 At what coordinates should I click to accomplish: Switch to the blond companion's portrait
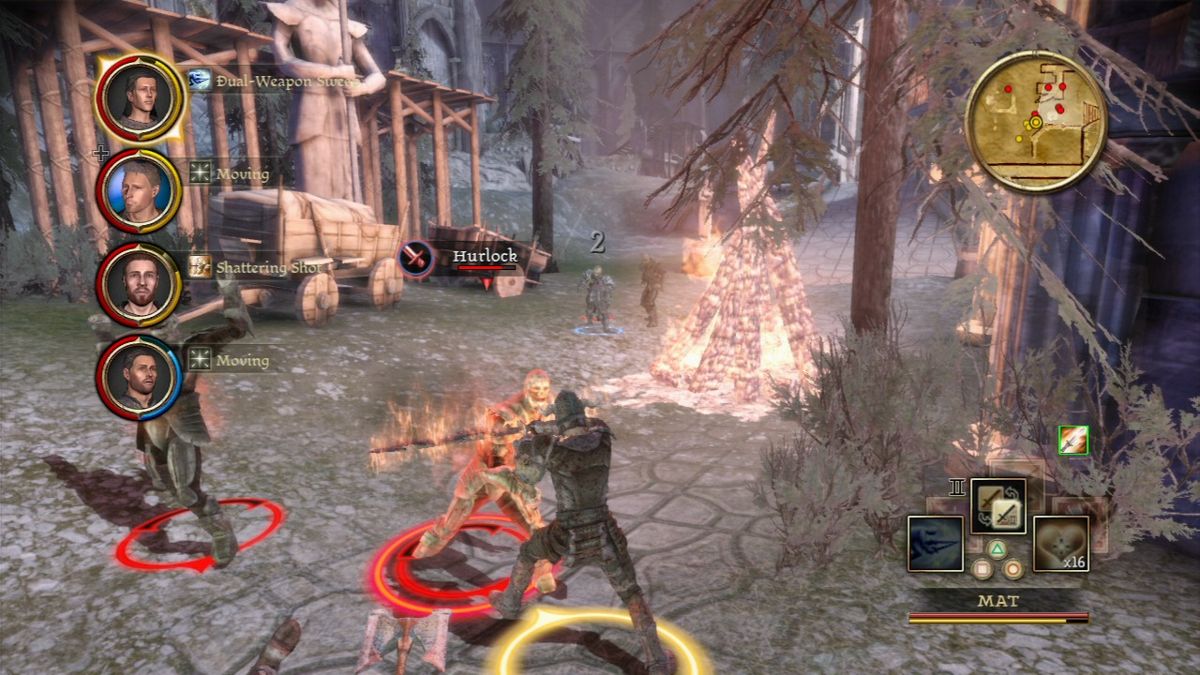point(138,190)
